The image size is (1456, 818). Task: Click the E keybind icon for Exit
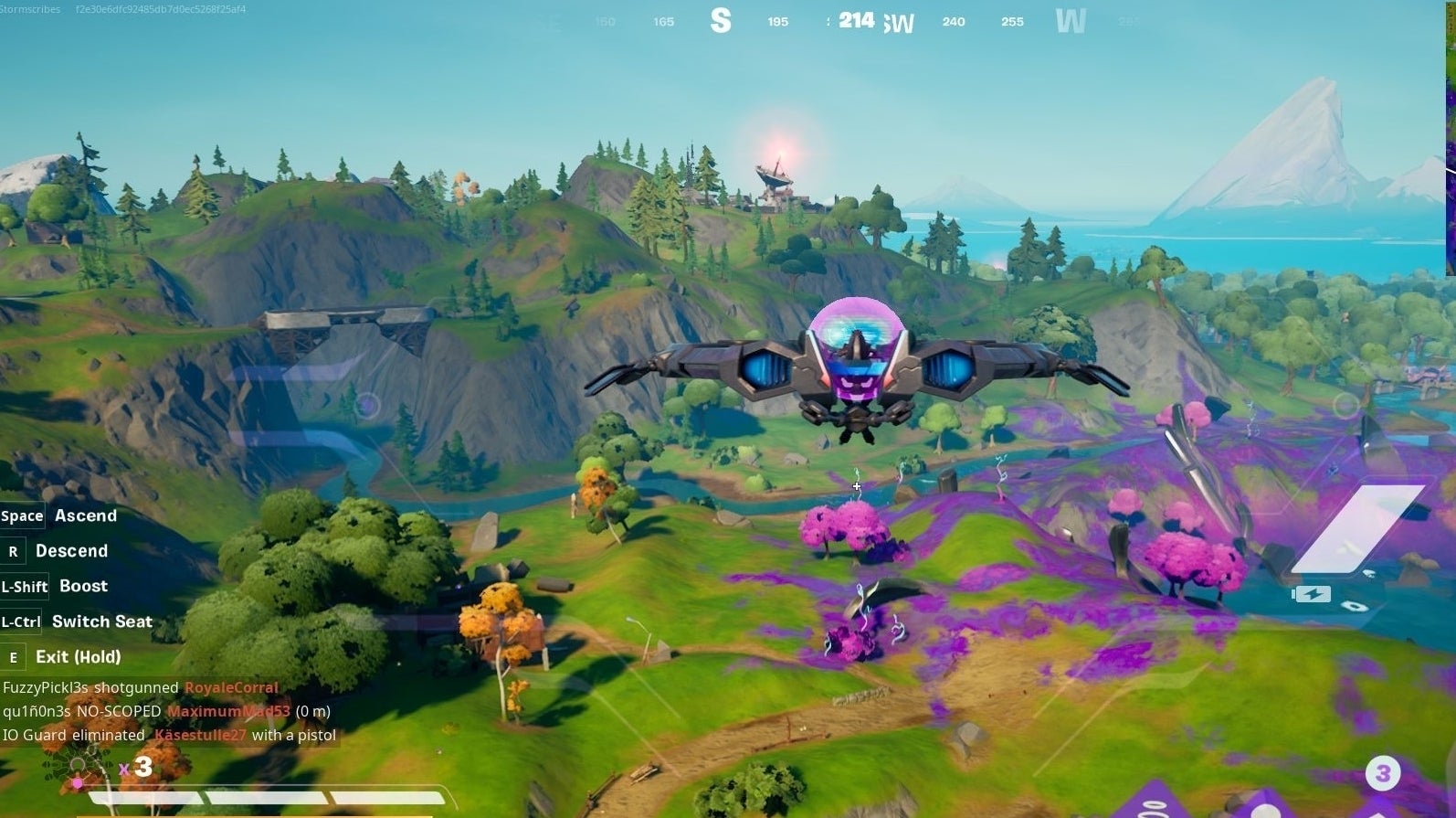point(12,657)
